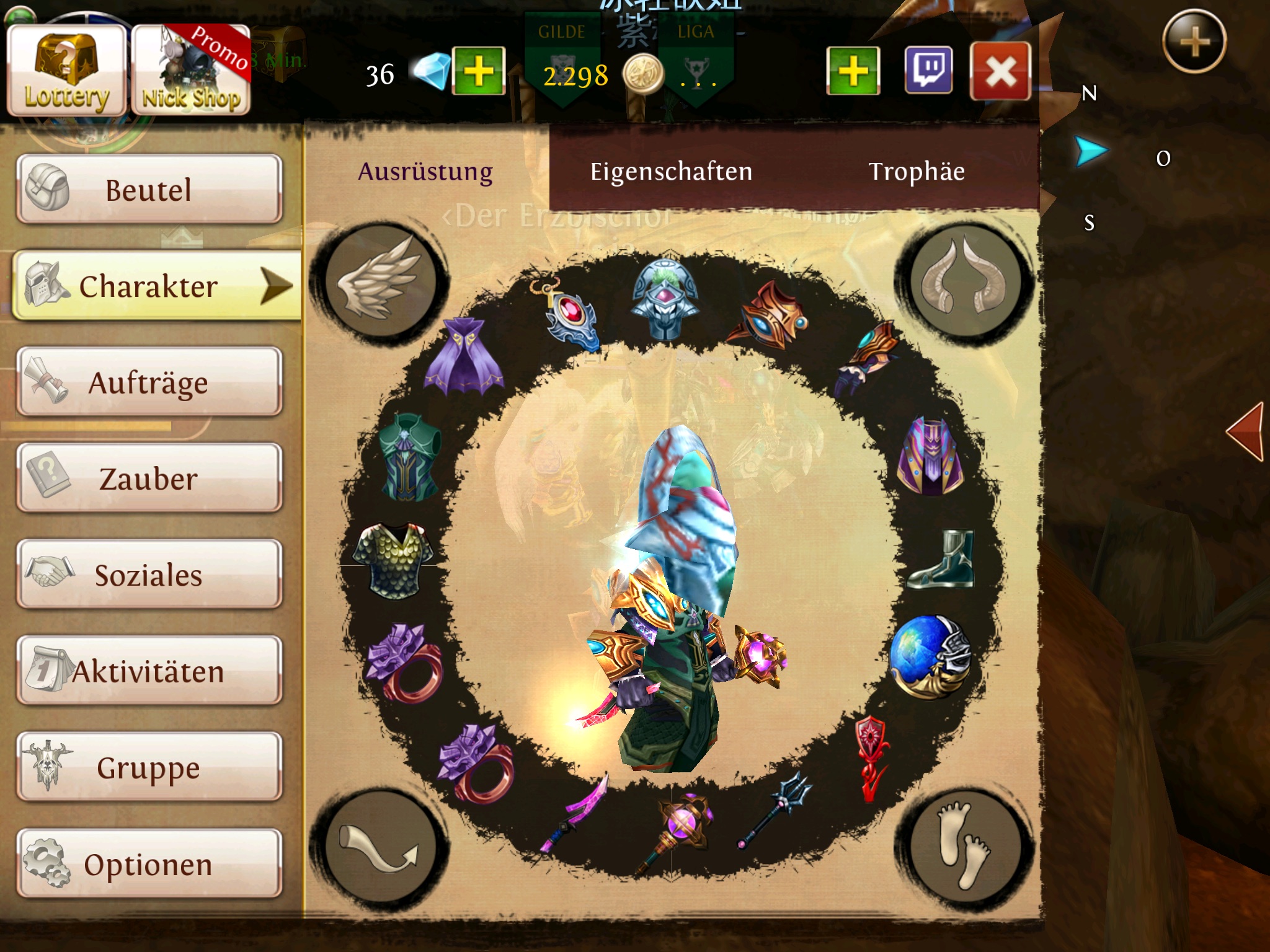Select the footprints equipment slot
Viewport: 1270px width, 952px height.
pyautogui.click(x=964, y=845)
